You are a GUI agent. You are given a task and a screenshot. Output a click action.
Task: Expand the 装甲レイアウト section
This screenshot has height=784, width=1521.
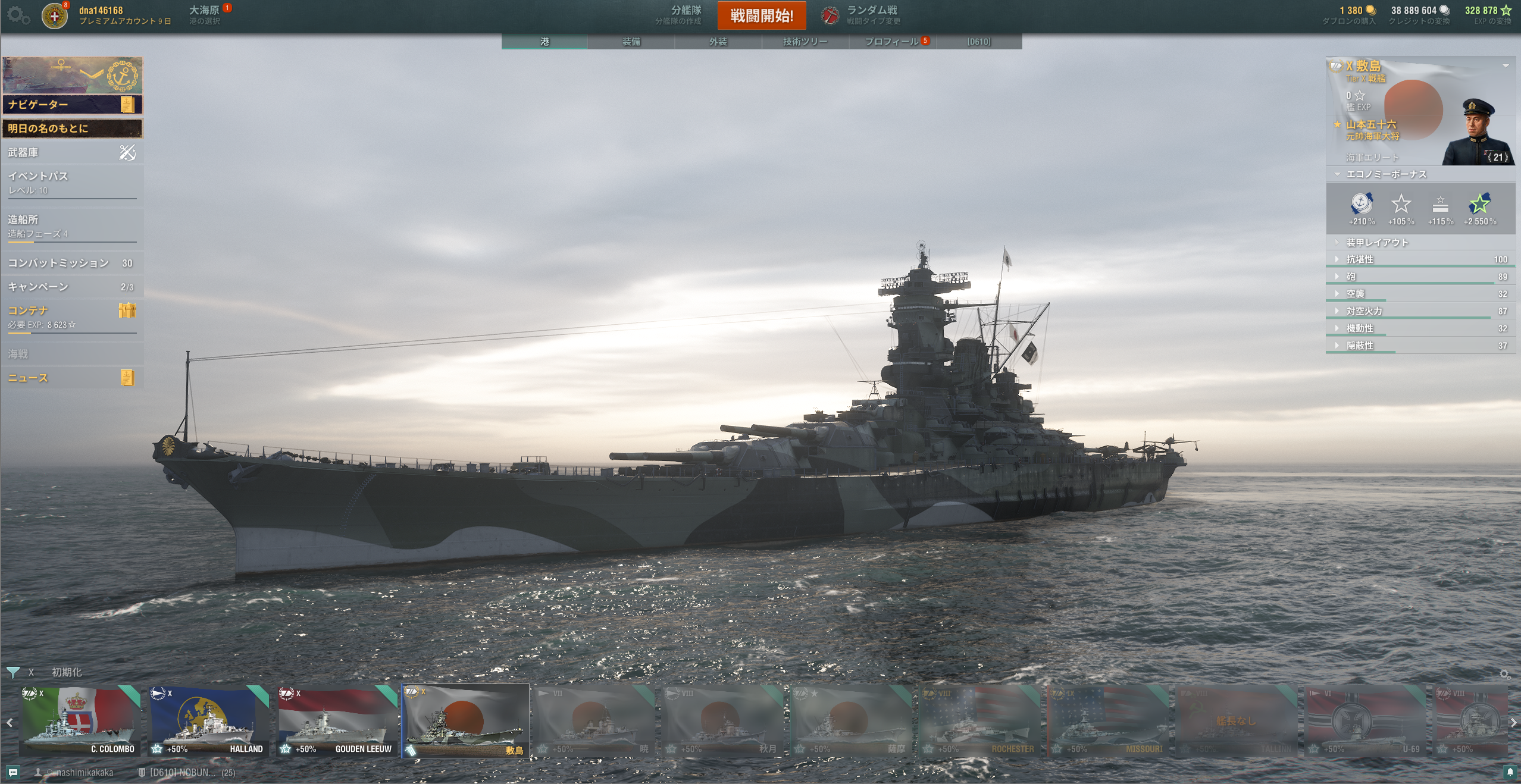click(1377, 243)
